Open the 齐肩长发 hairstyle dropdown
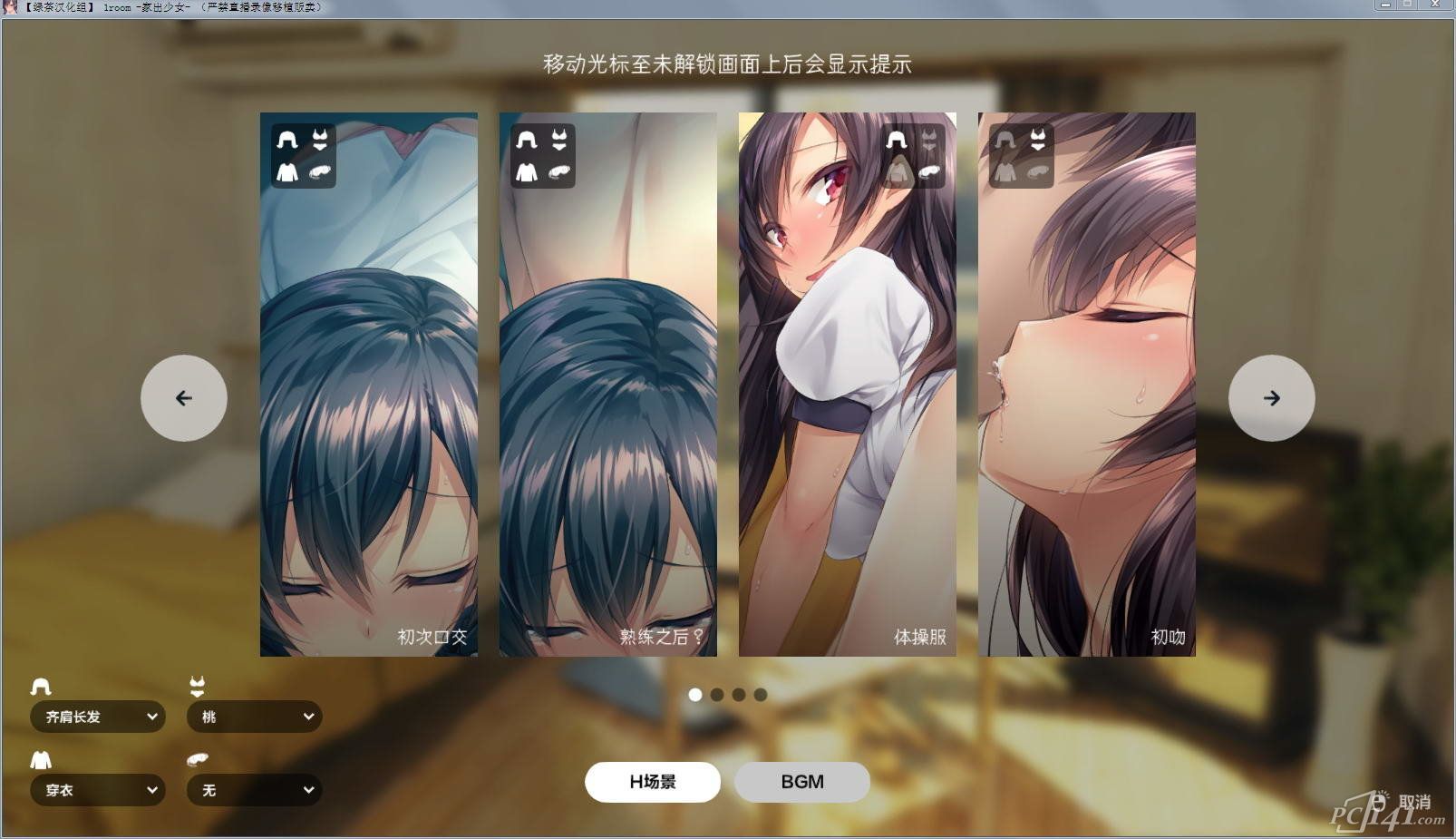 (x=97, y=717)
